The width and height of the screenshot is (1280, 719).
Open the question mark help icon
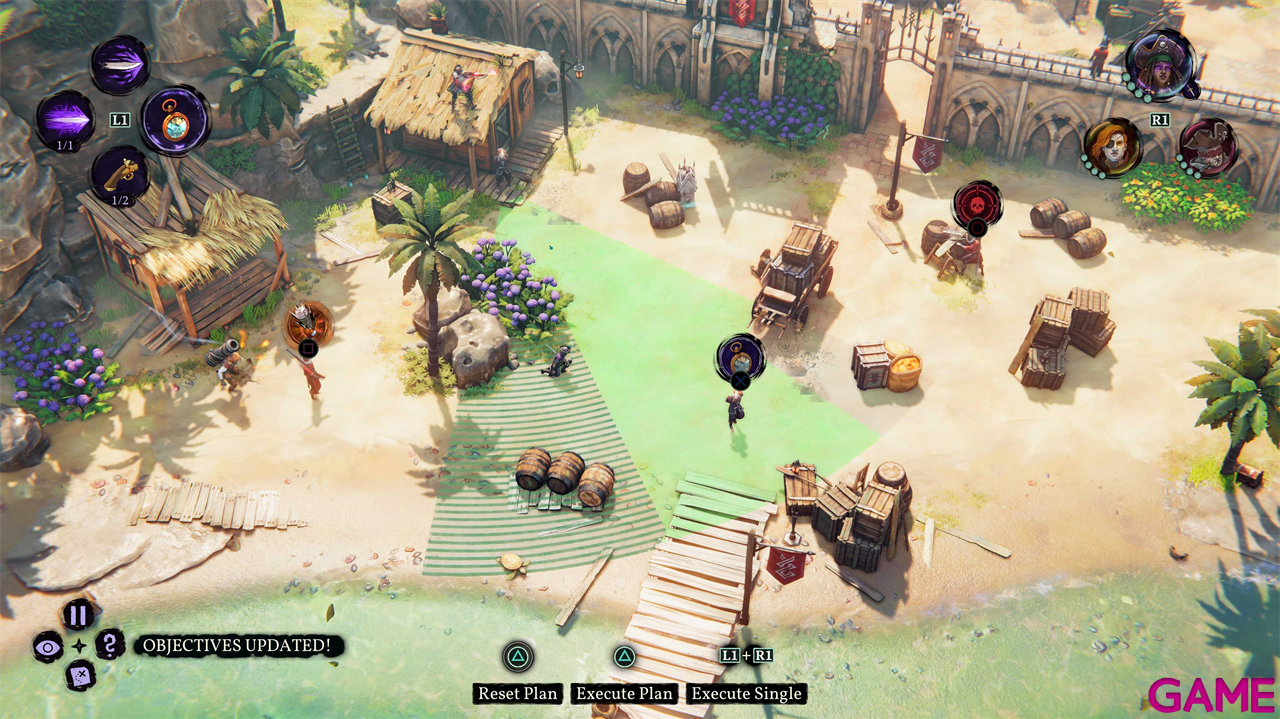(110, 644)
